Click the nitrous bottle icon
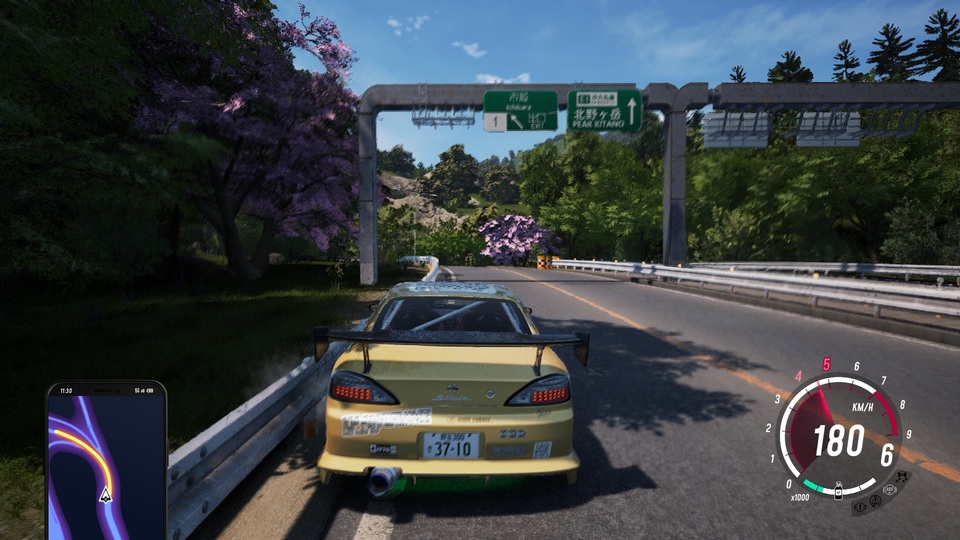 click(839, 493)
